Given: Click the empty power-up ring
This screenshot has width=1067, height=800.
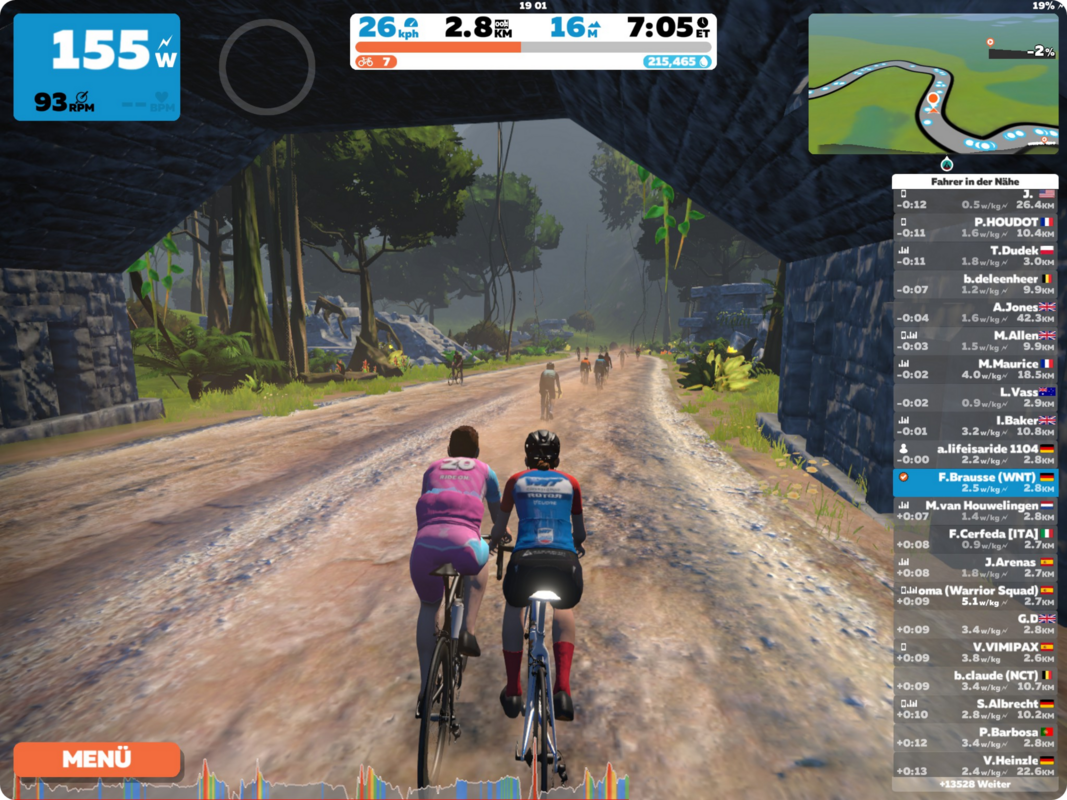Looking at the screenshot, I should 267,67.
